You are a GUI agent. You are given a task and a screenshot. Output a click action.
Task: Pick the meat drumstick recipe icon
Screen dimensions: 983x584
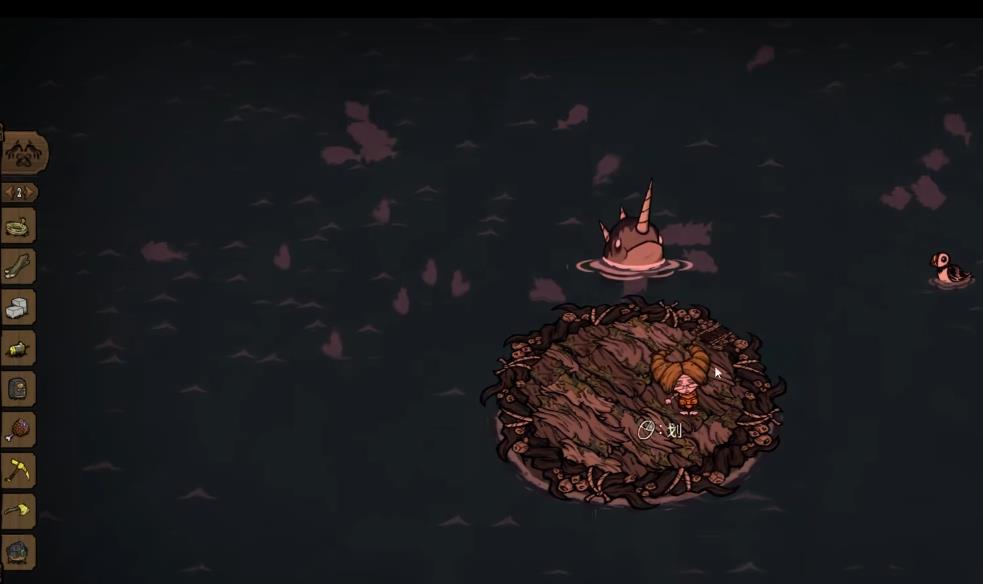tap(18, 430)
